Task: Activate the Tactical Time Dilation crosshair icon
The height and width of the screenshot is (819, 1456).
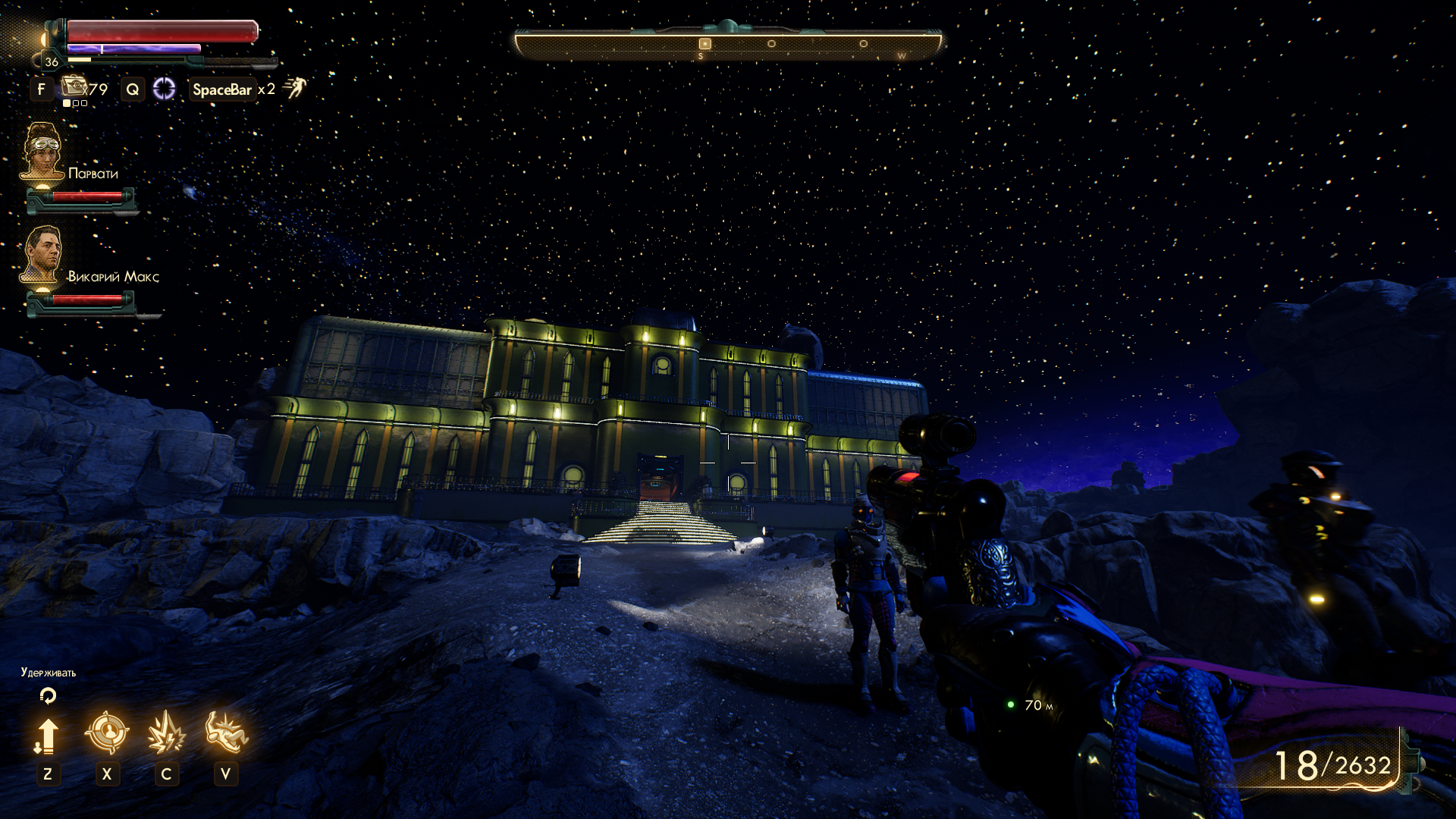Action: [164, 89]
